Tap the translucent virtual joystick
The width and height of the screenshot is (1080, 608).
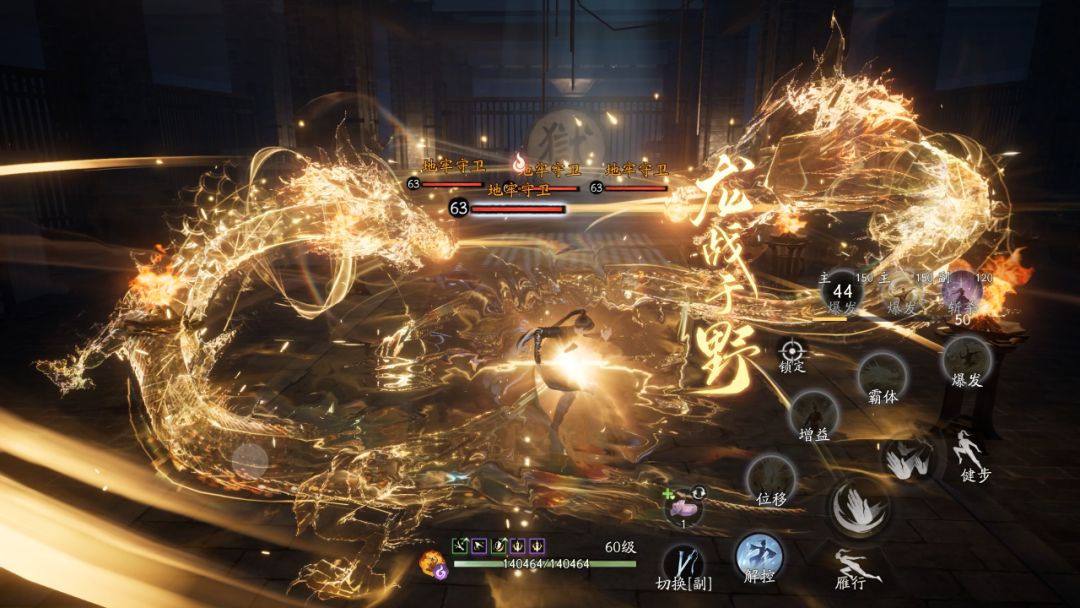(x=250, y=461)
